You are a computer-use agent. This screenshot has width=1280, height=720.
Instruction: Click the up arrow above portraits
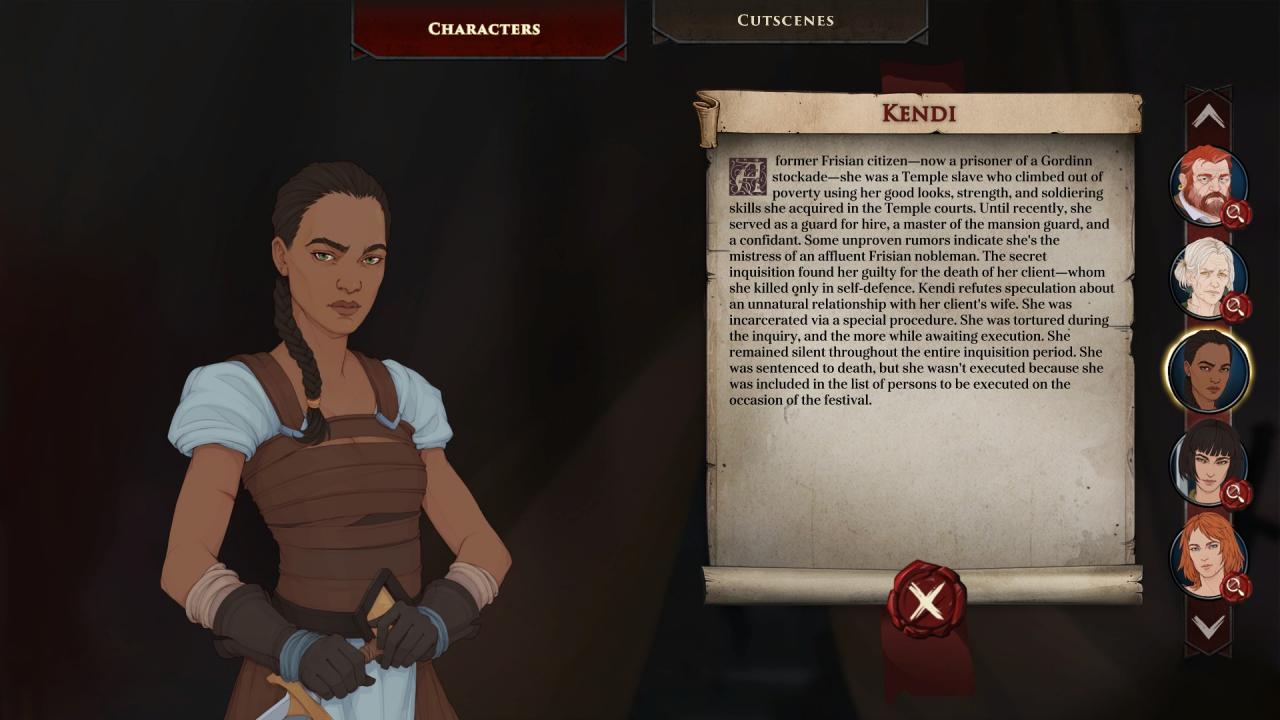[x=1208, y=117]
